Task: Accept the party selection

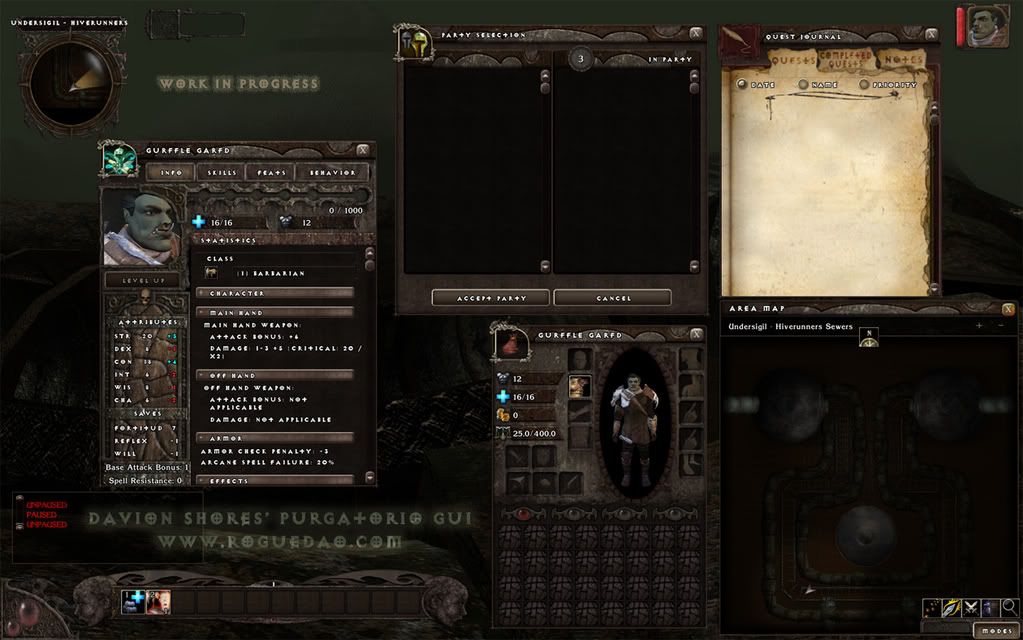Action: tap(491, 298)
